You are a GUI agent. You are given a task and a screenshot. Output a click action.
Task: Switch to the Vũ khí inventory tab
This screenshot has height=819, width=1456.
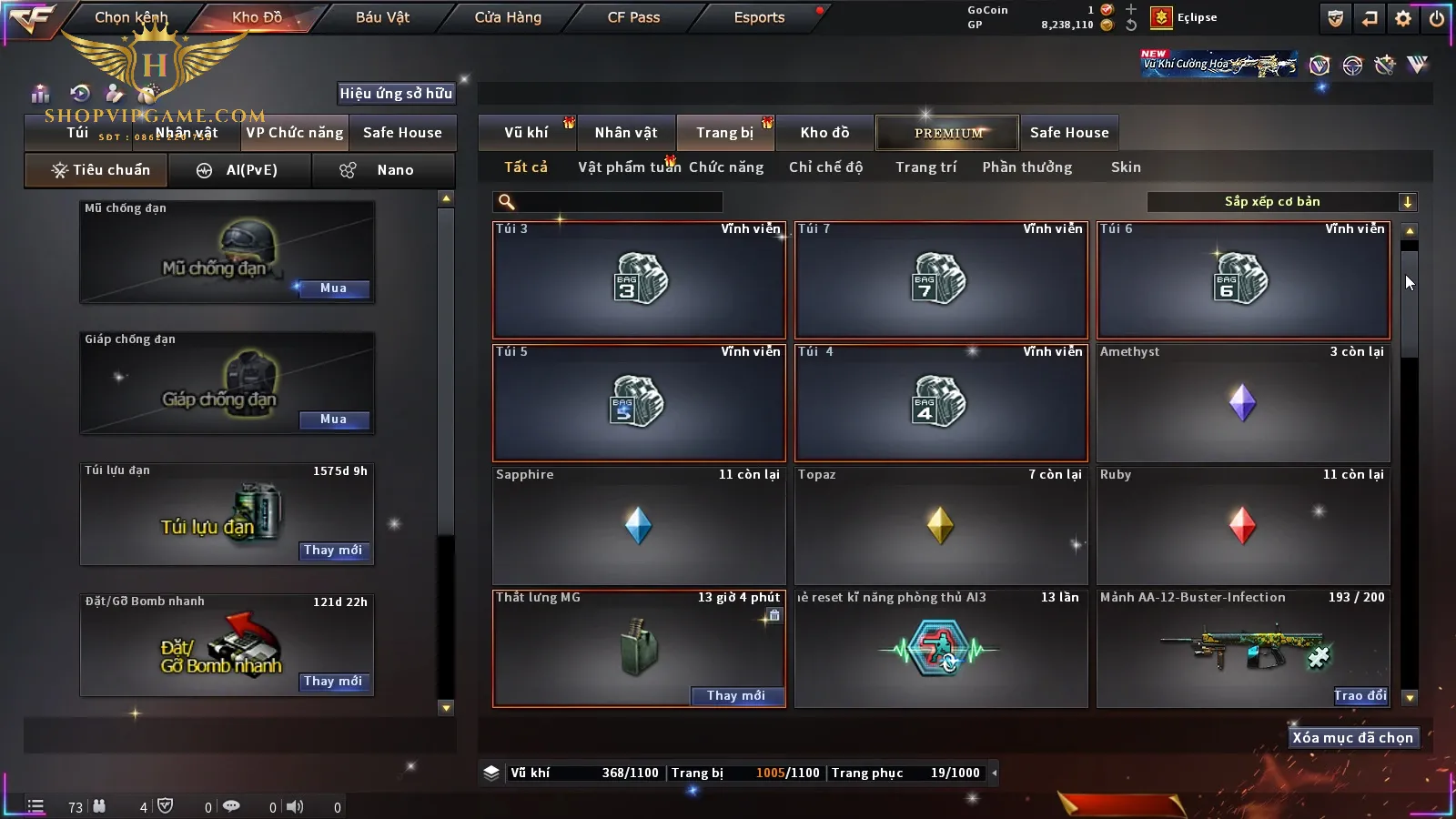pyautogui.click(x=526, y=133)
